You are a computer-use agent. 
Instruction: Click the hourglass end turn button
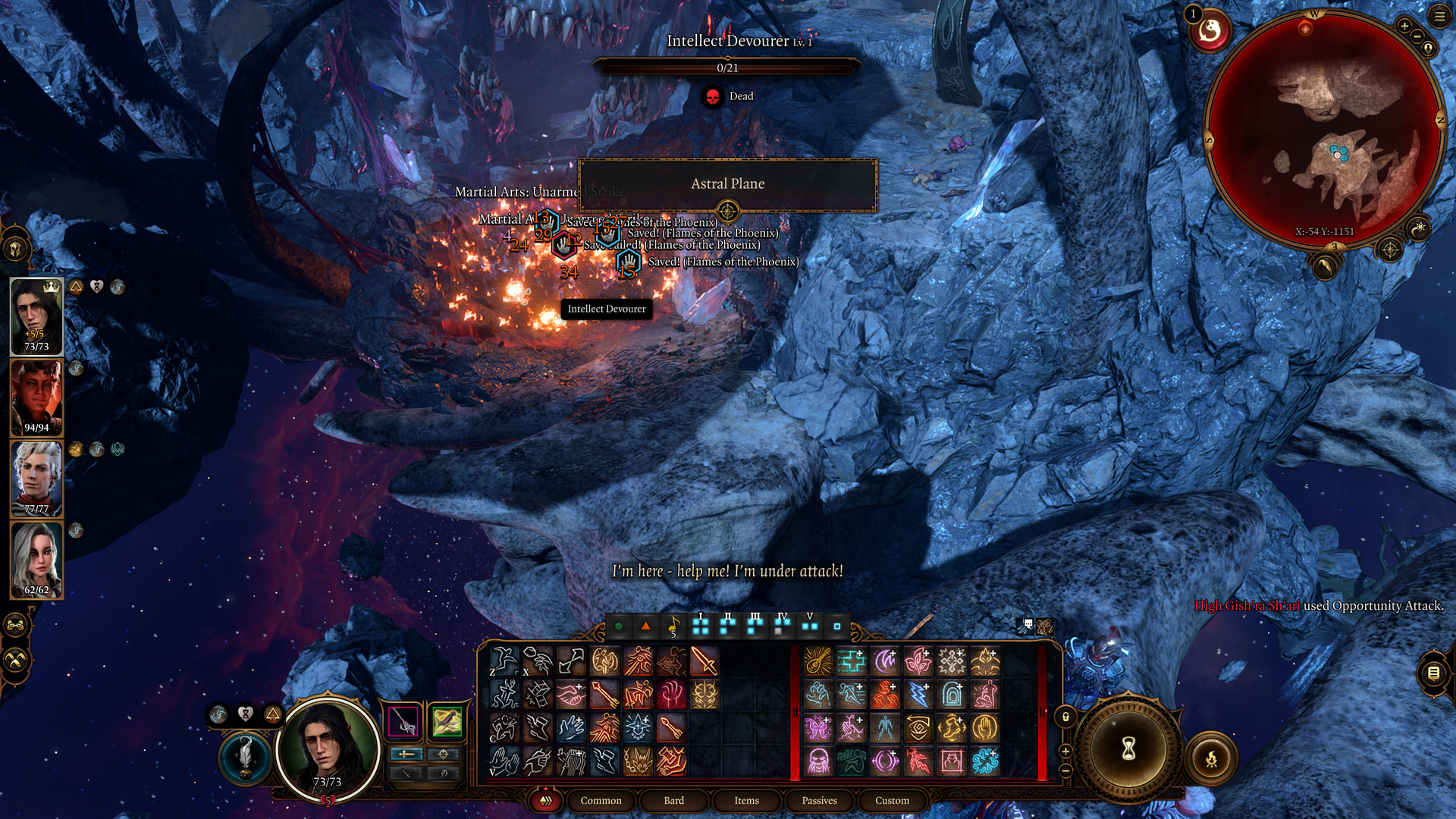coord(1128,749)
